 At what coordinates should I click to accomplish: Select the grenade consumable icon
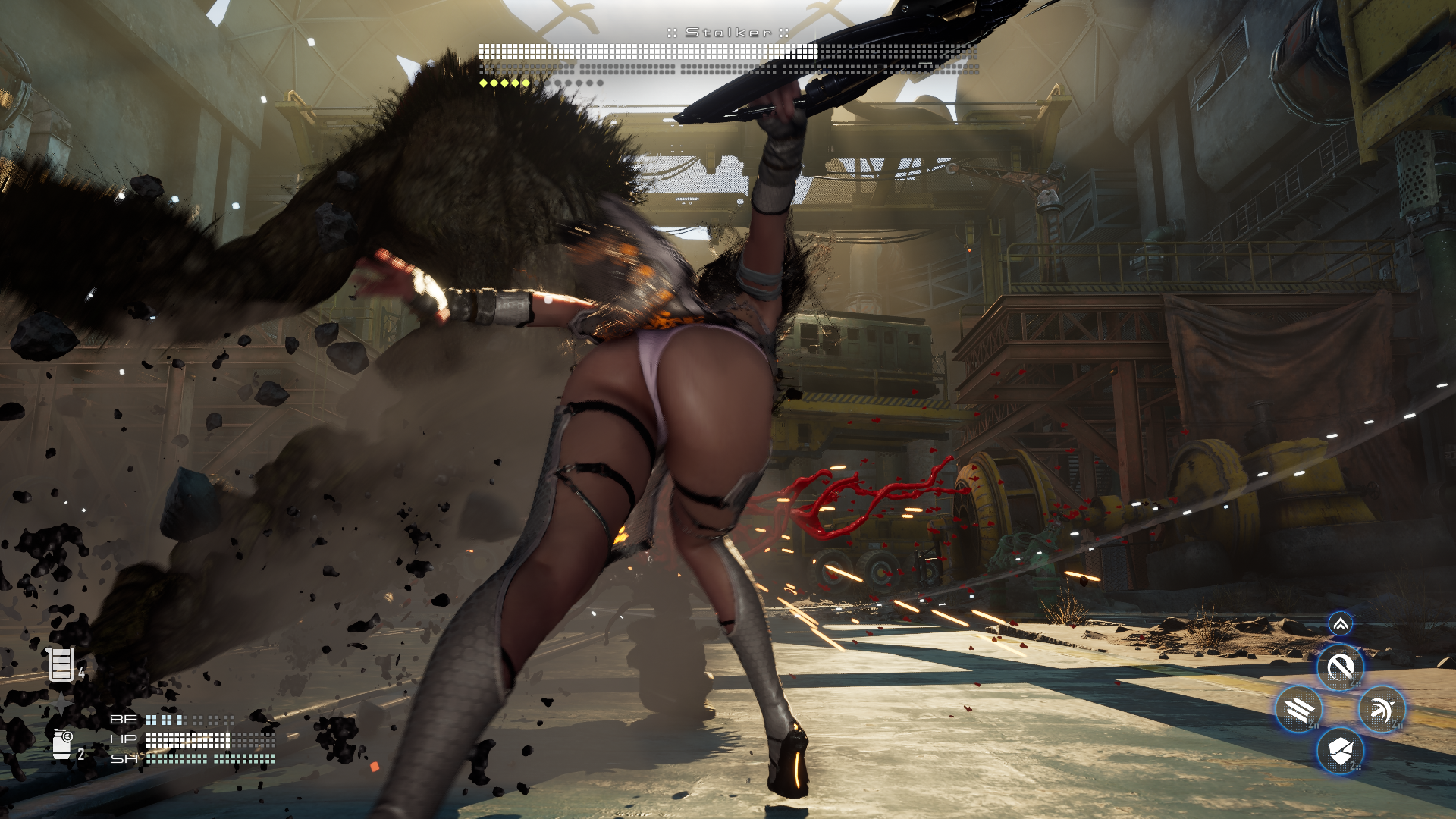[x=62, y=744]
